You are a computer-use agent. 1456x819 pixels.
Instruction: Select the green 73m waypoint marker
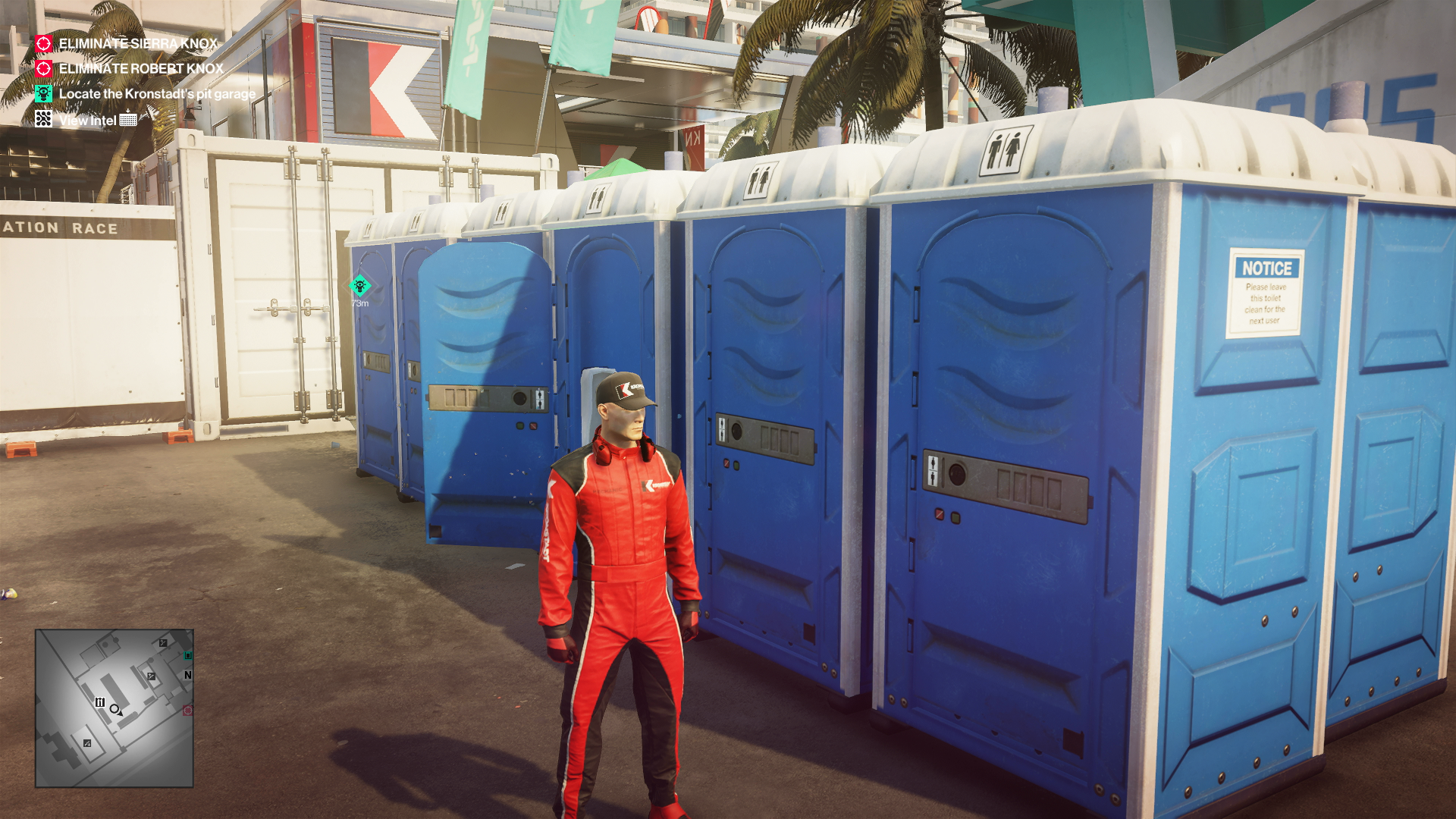pos(358,287)
